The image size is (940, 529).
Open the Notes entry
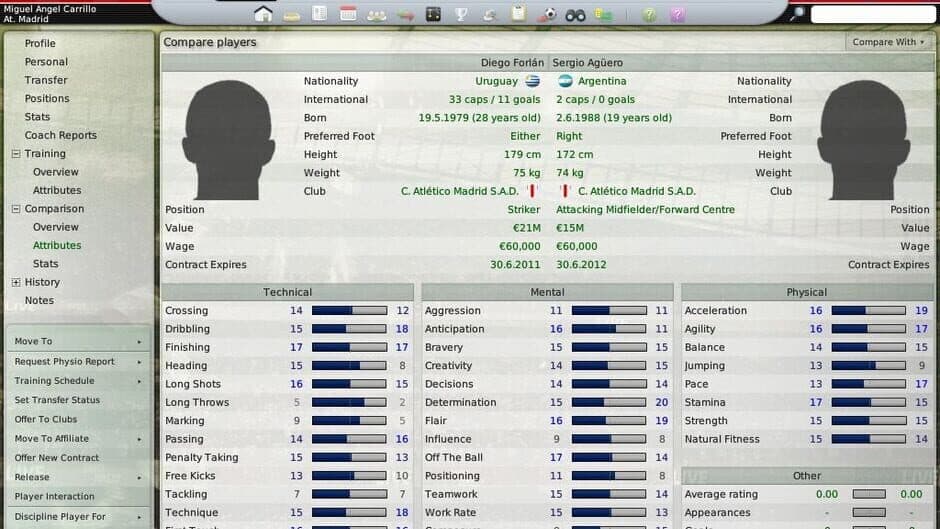point(39,300)
